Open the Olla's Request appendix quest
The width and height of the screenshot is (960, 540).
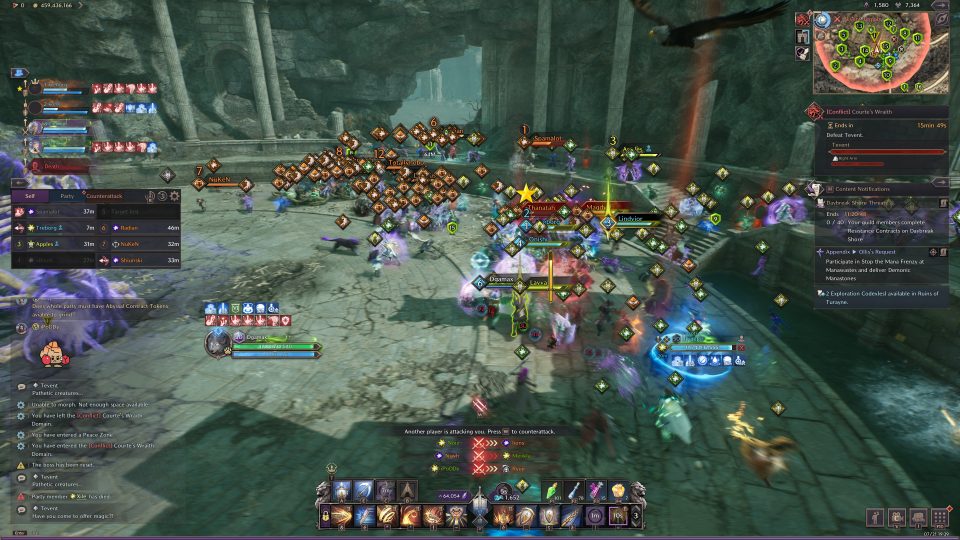coord(880,253)
